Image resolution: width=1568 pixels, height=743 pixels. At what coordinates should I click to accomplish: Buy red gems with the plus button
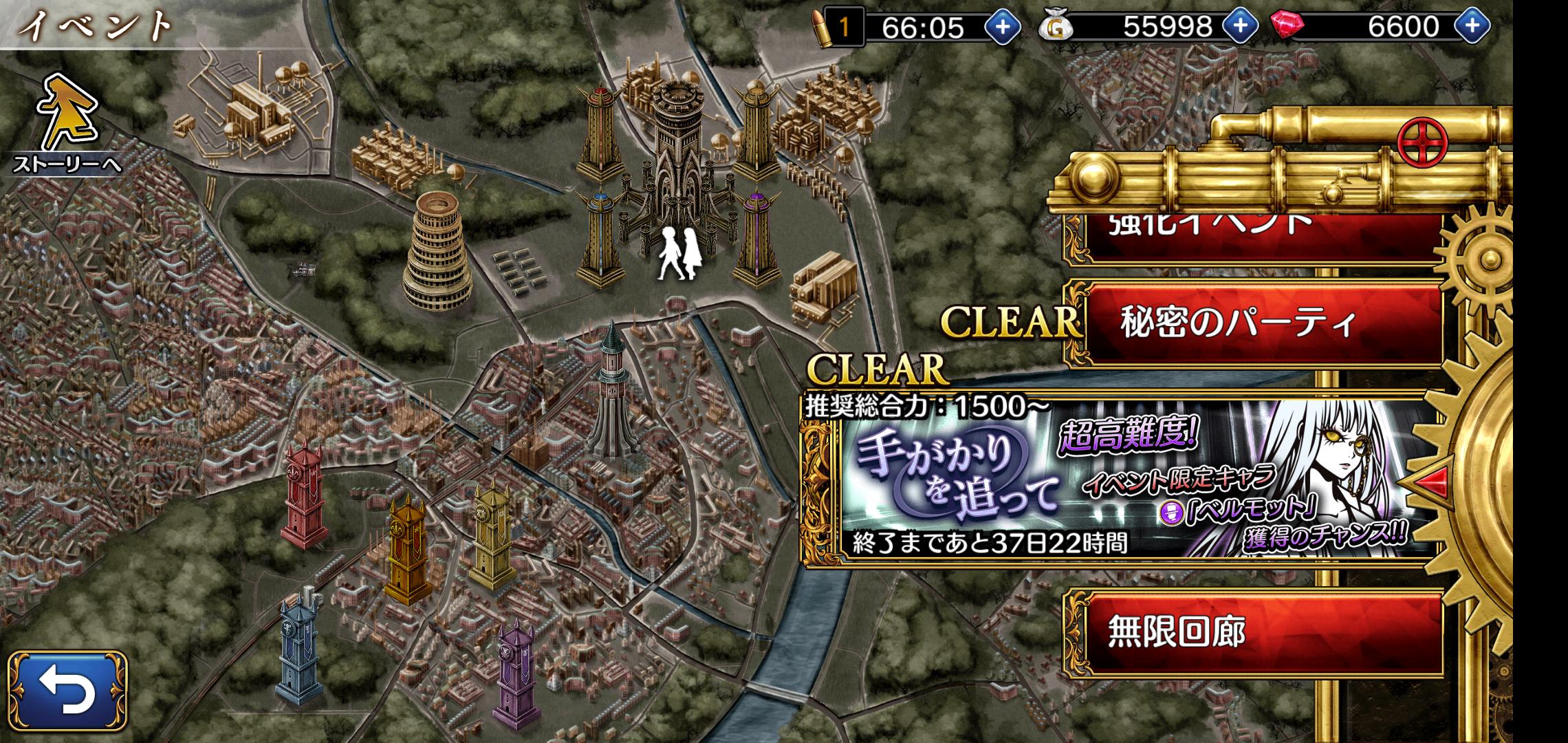[1472, 27]
